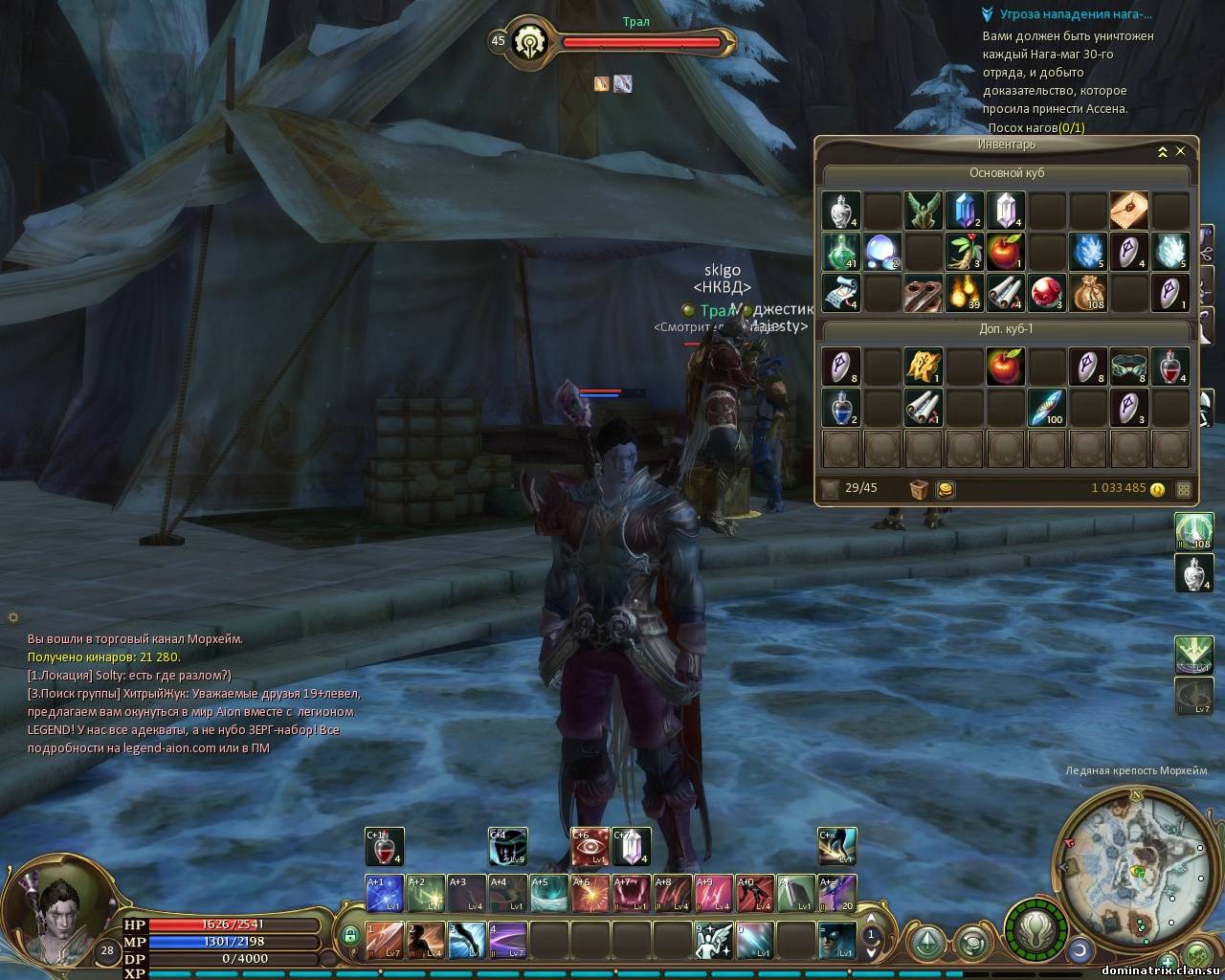The image size is (1225, 980).
Task: Select the green potion stack of 41
Action: coord(840,252)
